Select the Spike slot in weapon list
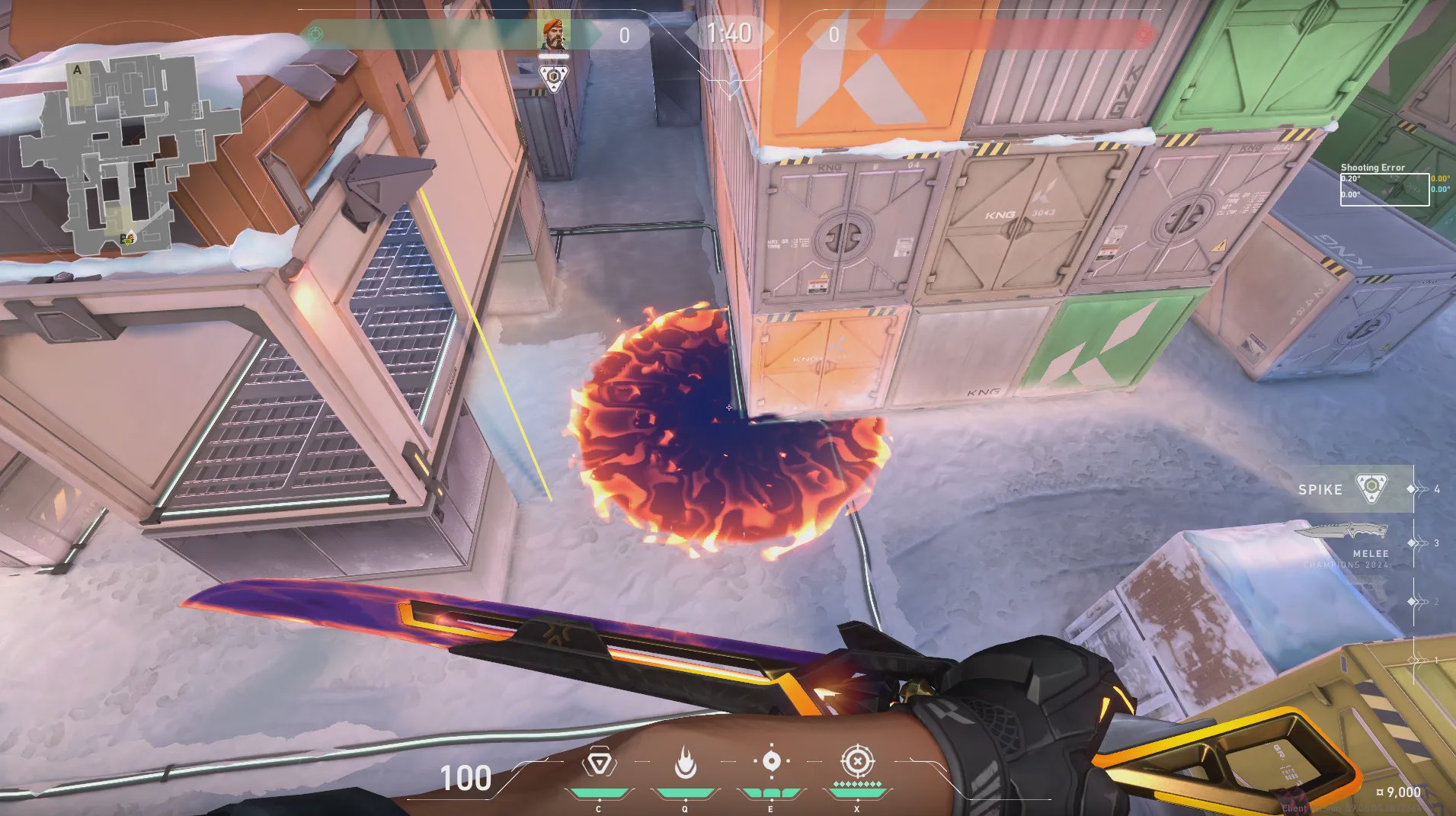 click(x=1345, y=488)
